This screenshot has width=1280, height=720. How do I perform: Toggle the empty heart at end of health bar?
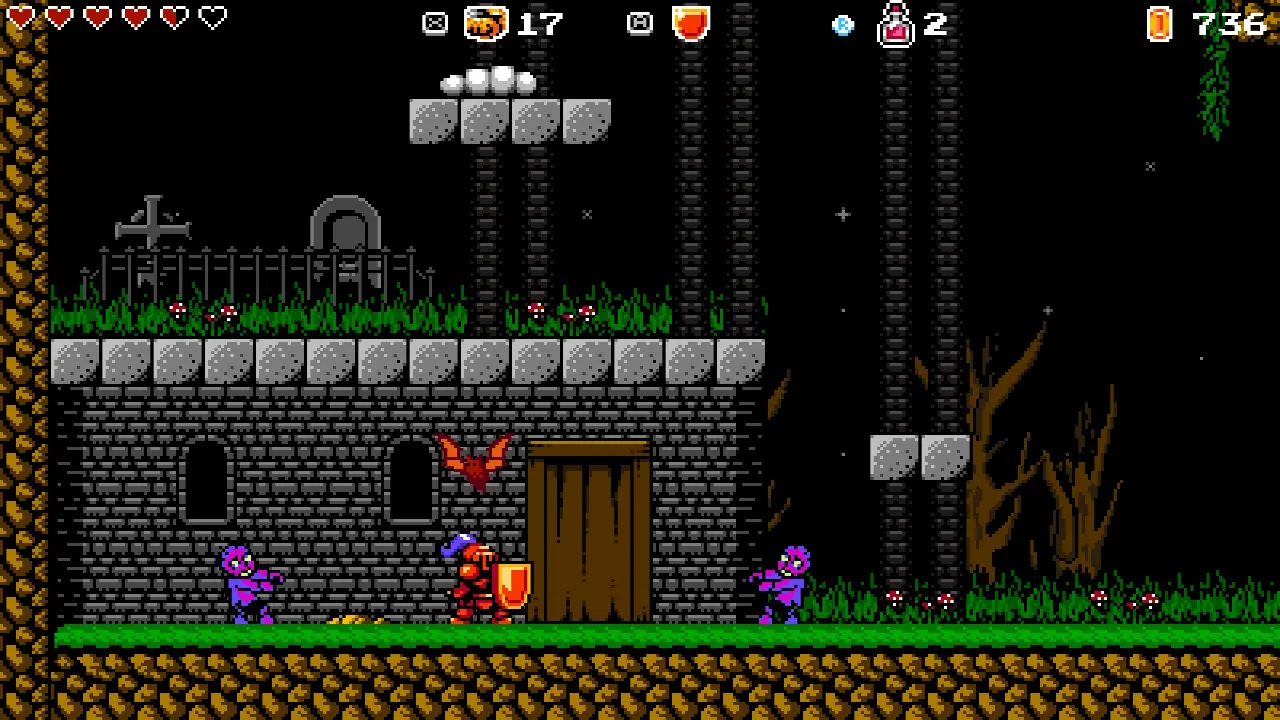(x=211, y=17)
